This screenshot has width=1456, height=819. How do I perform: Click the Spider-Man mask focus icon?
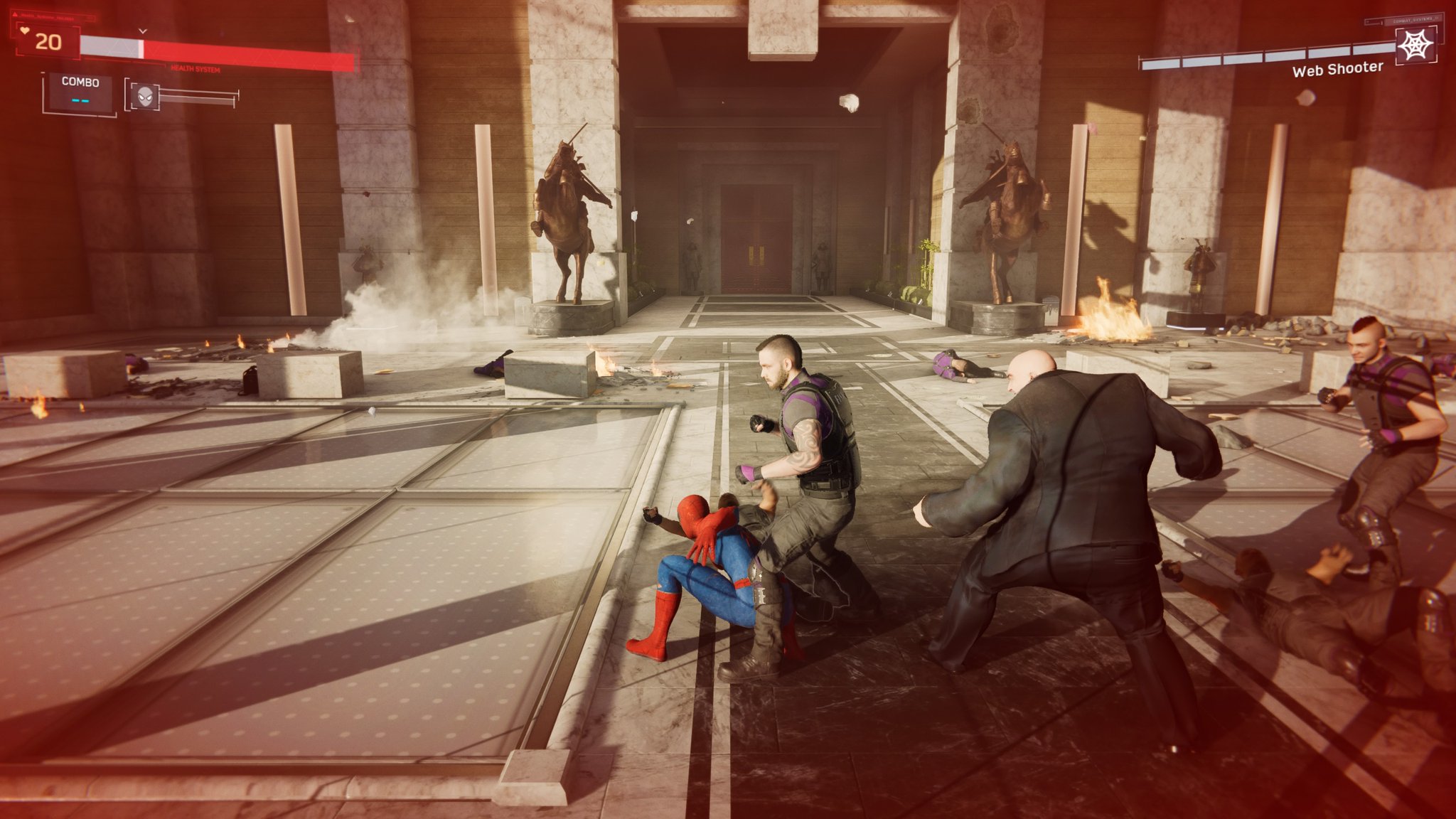pyautogui.click(x=145, y=96)
